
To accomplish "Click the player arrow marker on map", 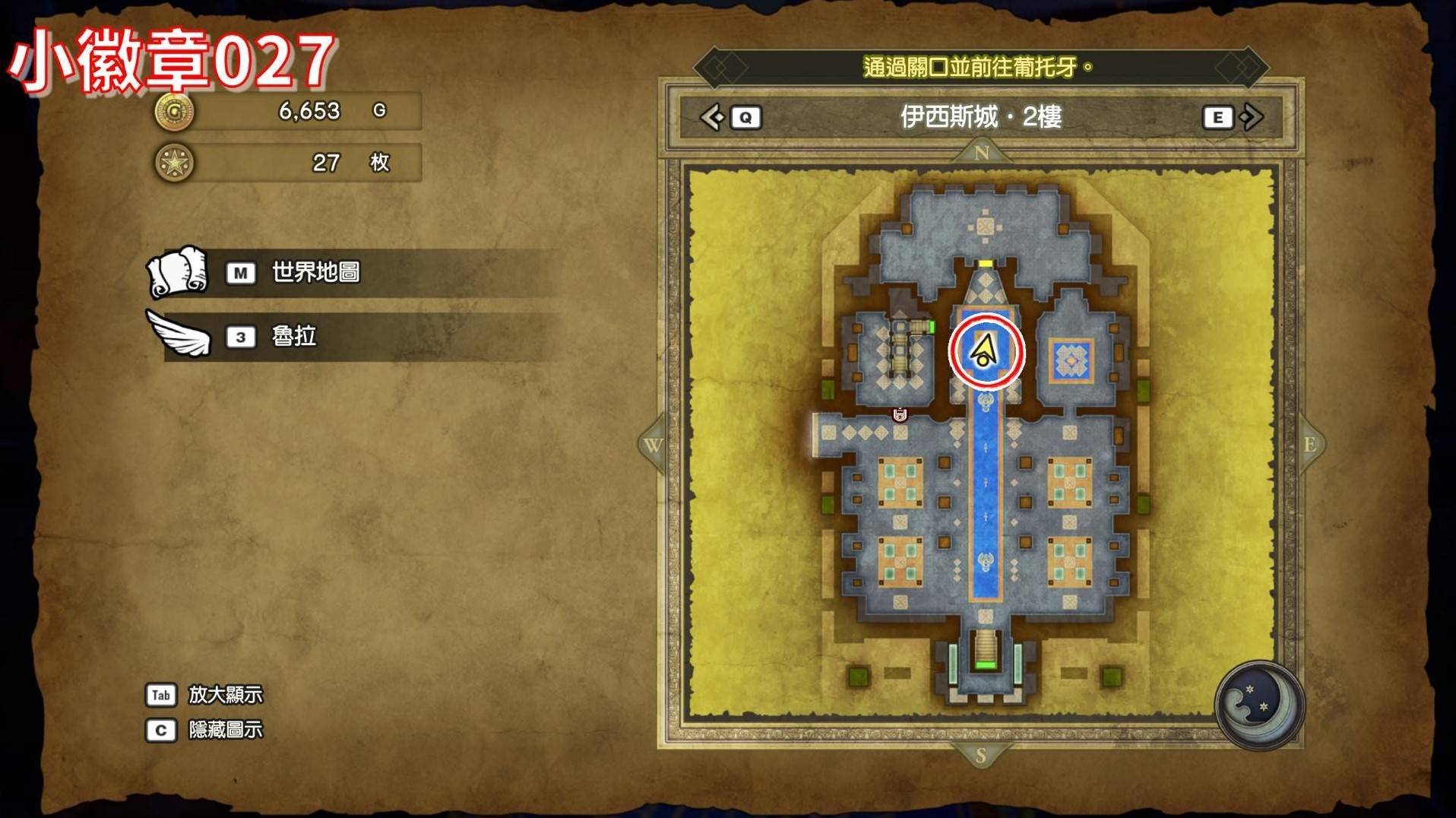I will coord(985,351).
